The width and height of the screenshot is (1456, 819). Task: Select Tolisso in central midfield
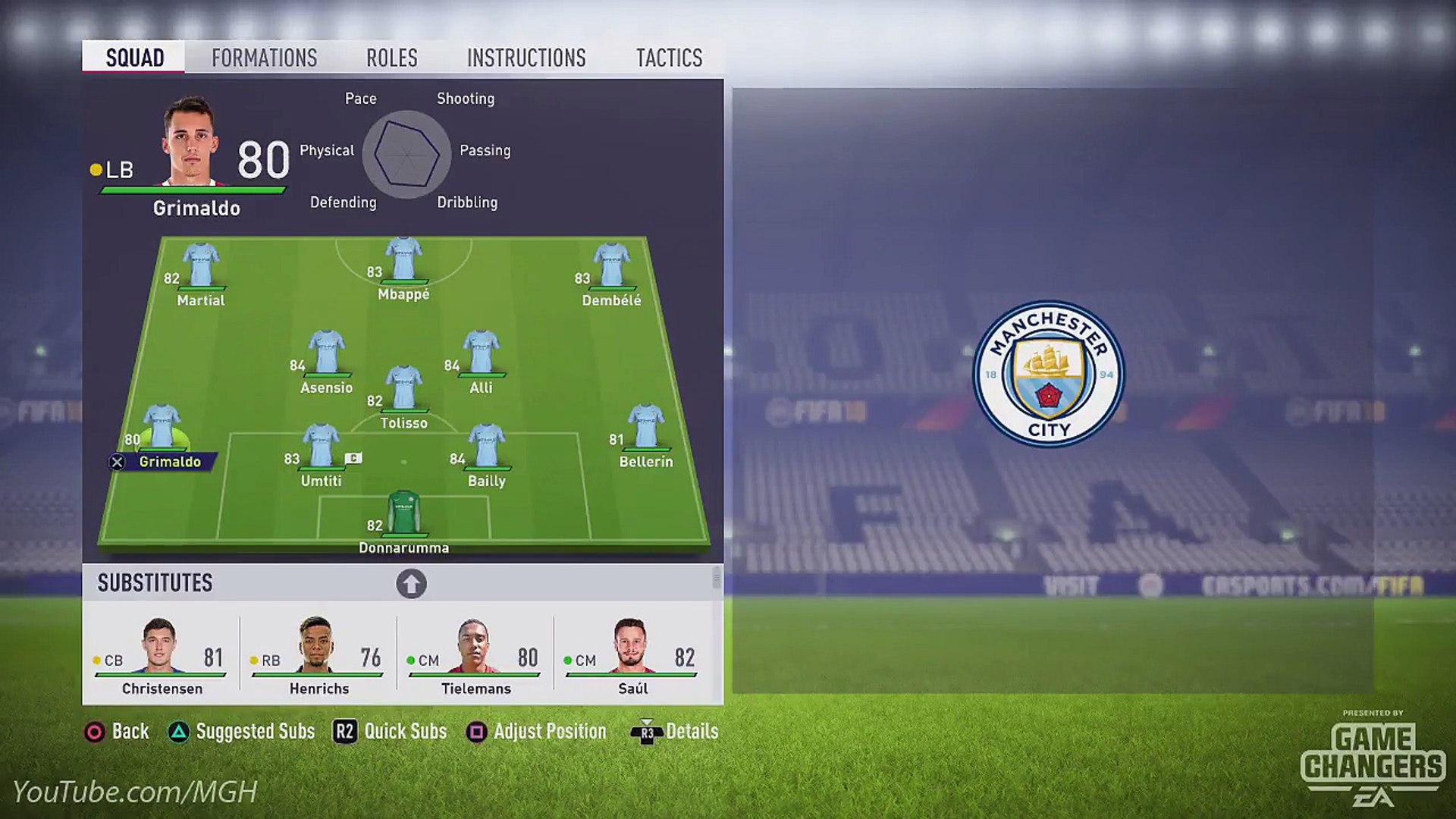click(403, 392)
